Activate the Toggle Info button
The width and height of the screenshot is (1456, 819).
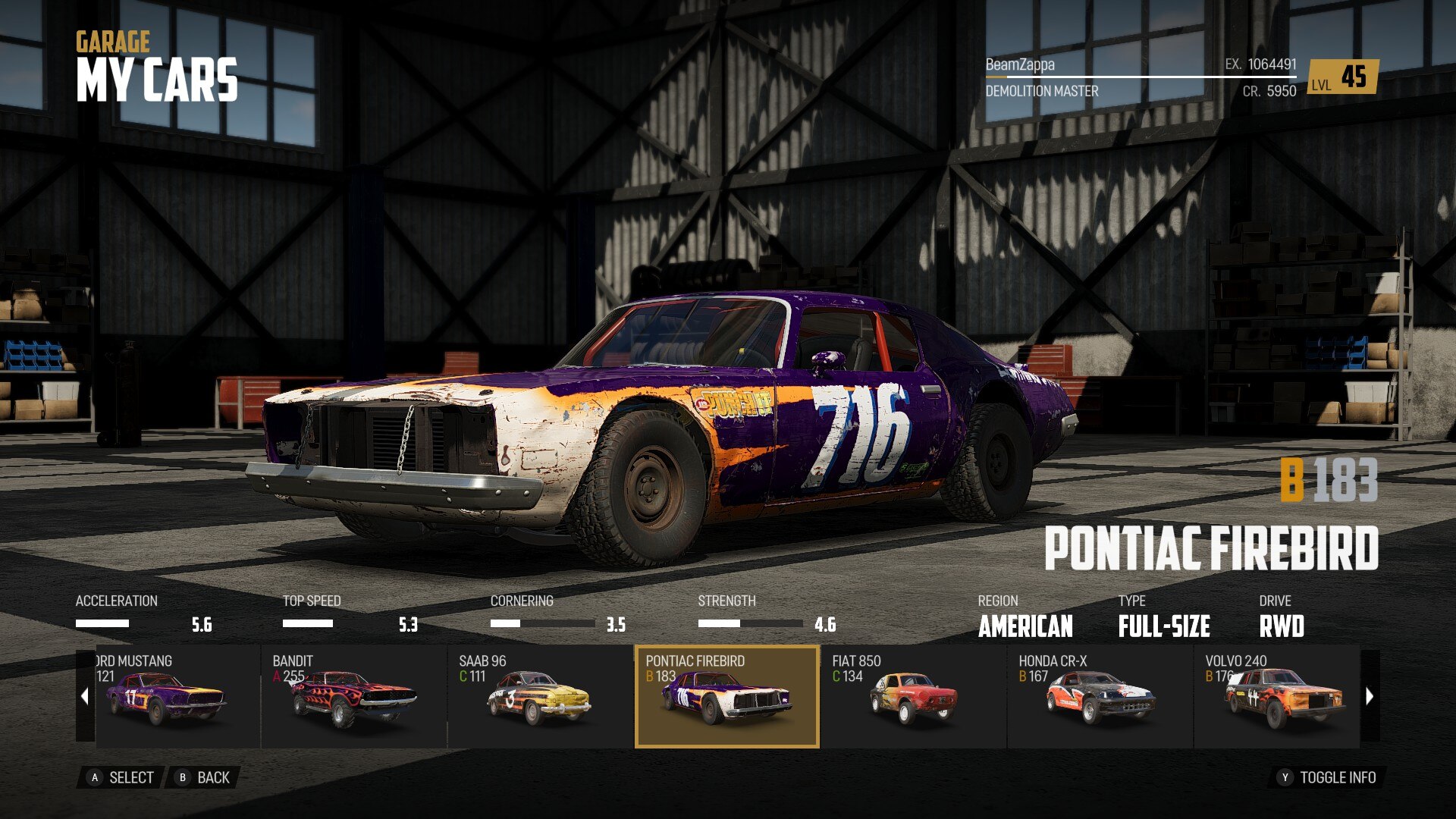pos(1327,777)
